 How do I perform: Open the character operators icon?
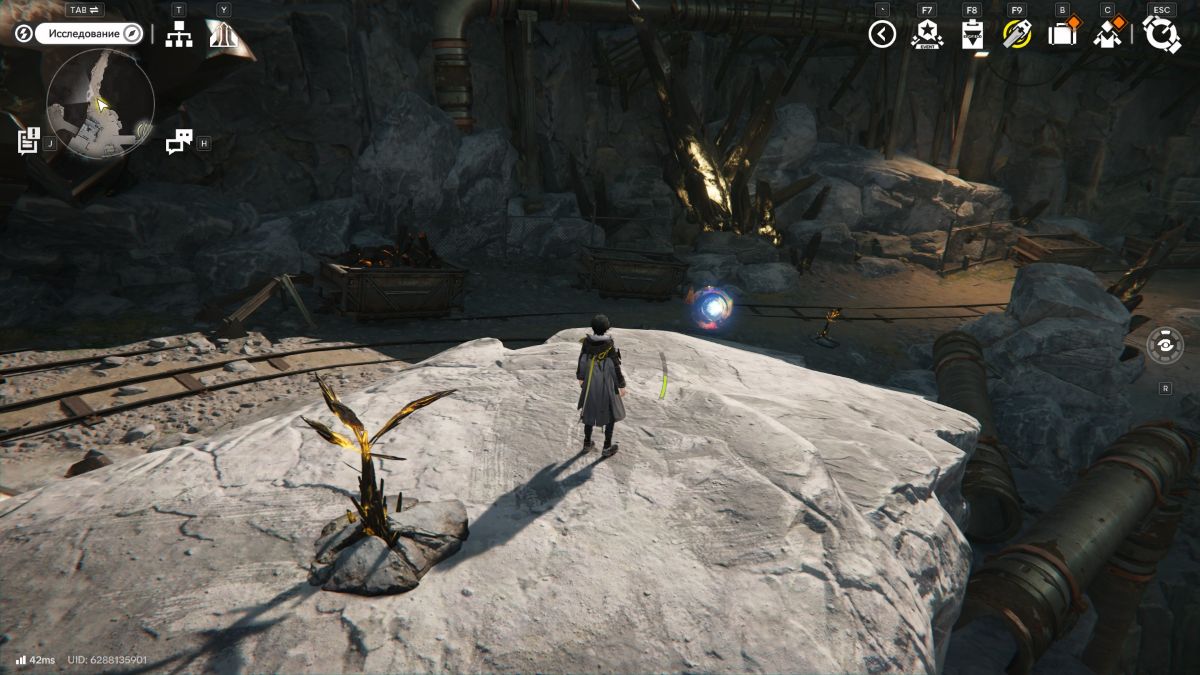(1107, 34)
